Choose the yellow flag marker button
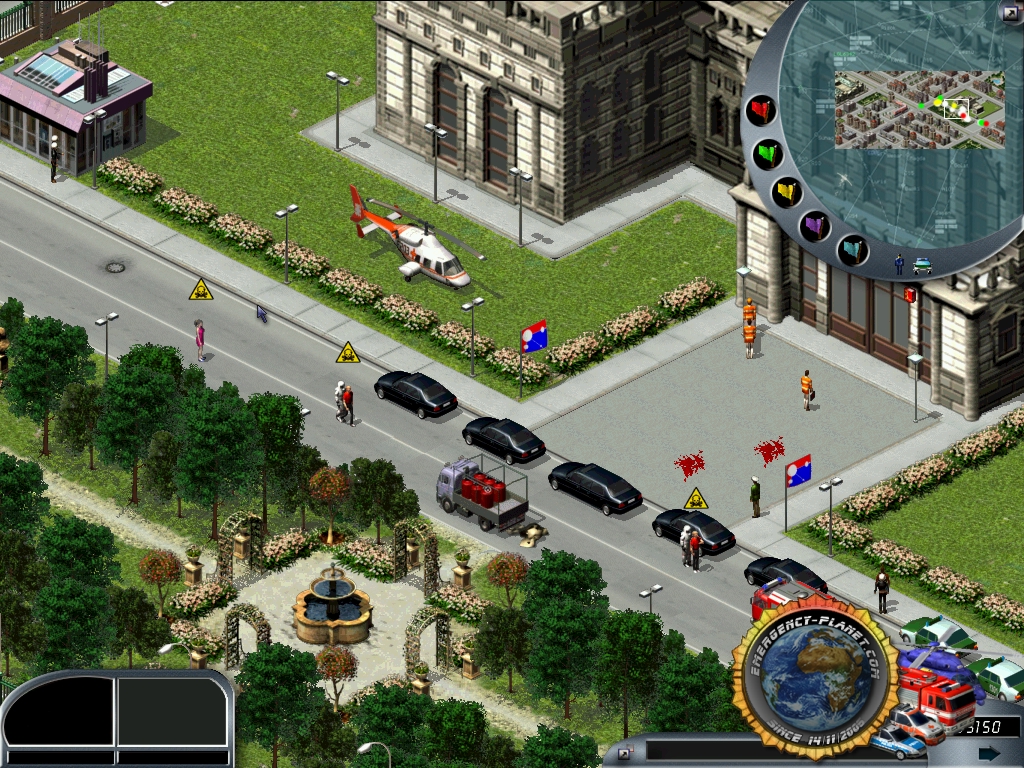Viewport: 1024px width, 768px height. tap(787, 192)
